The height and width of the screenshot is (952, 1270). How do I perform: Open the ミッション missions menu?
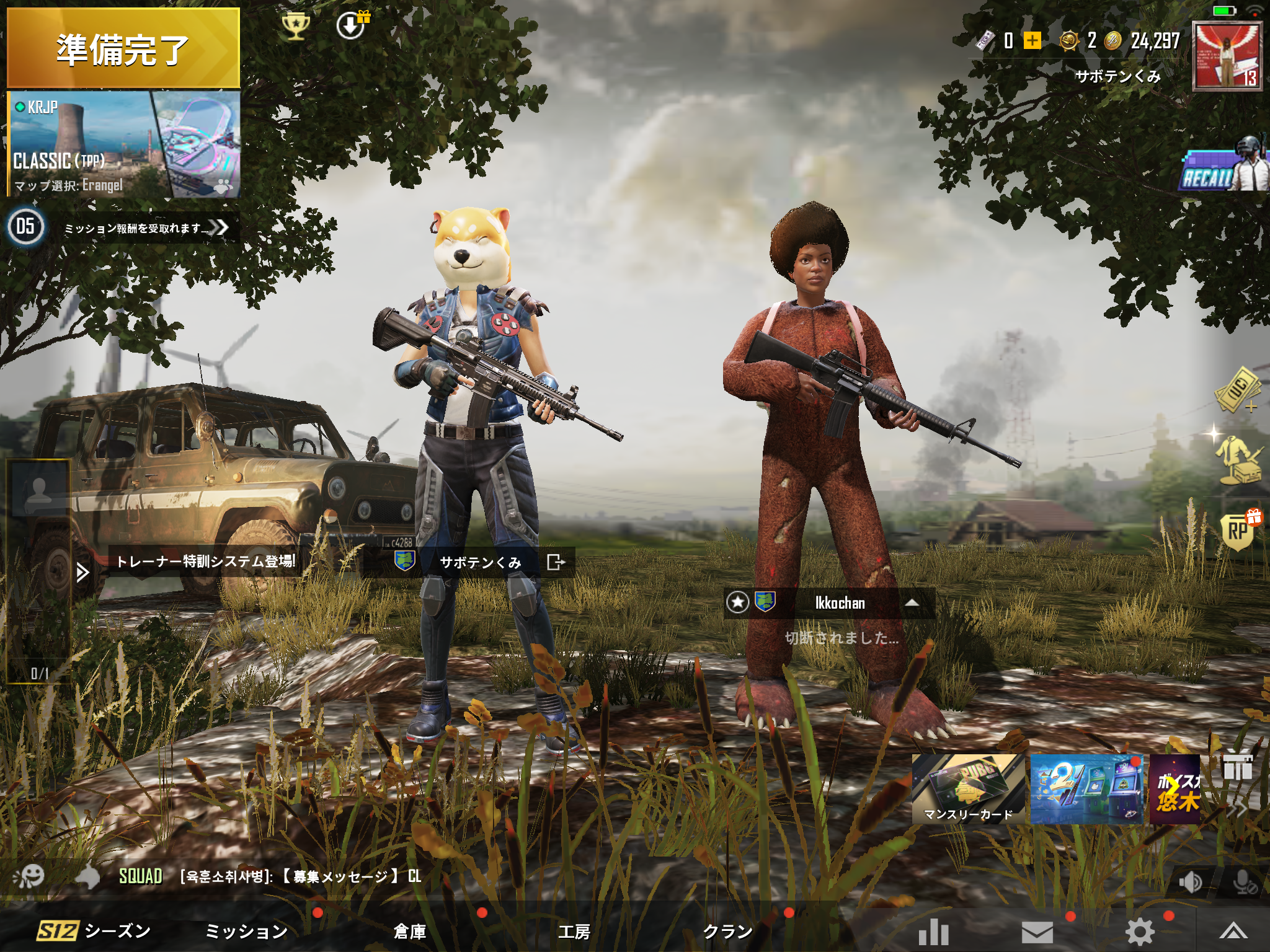tap(246, 931)
